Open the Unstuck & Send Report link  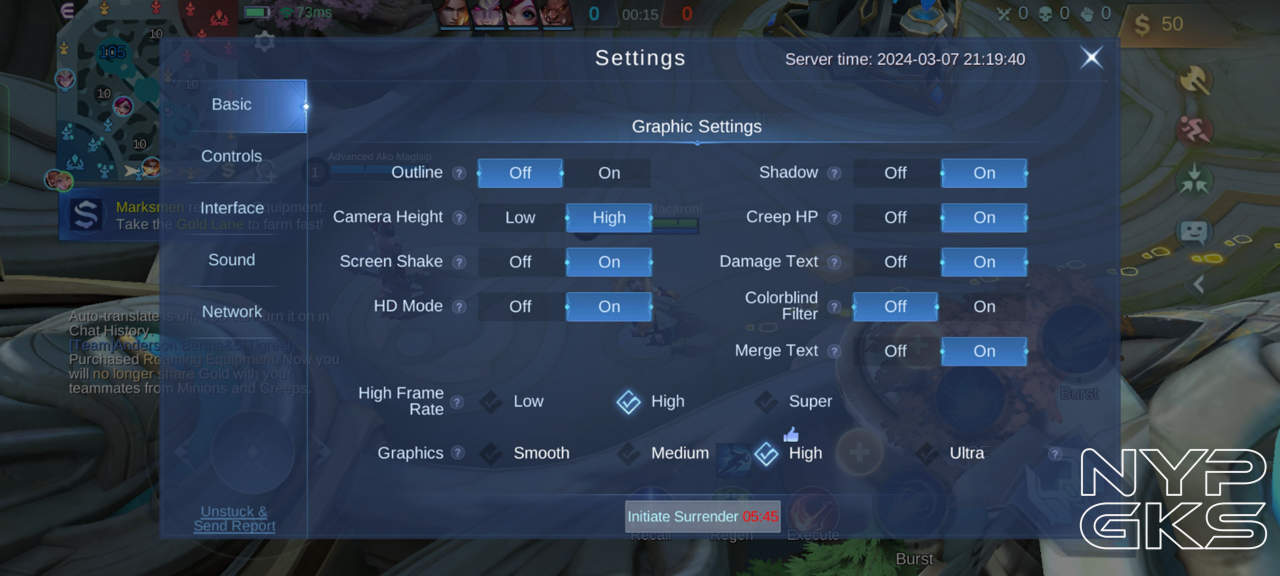point(234,519)
